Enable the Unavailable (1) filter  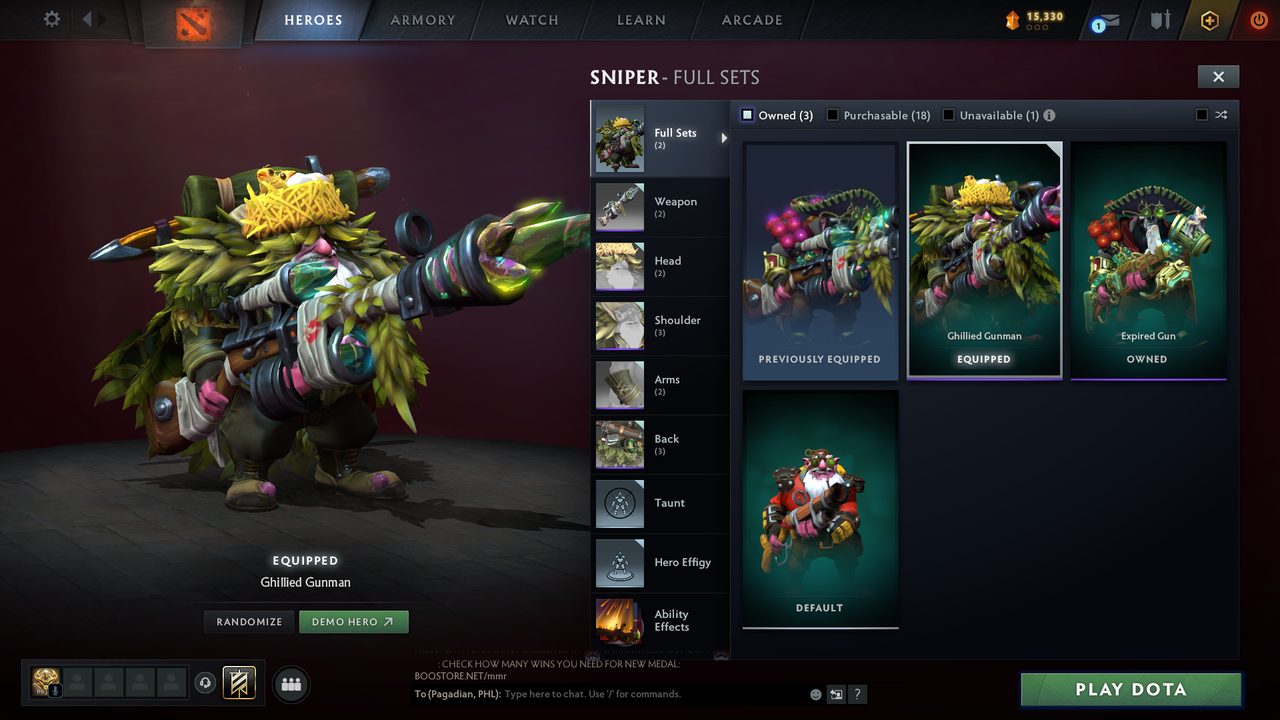click(x=948, y=114)
